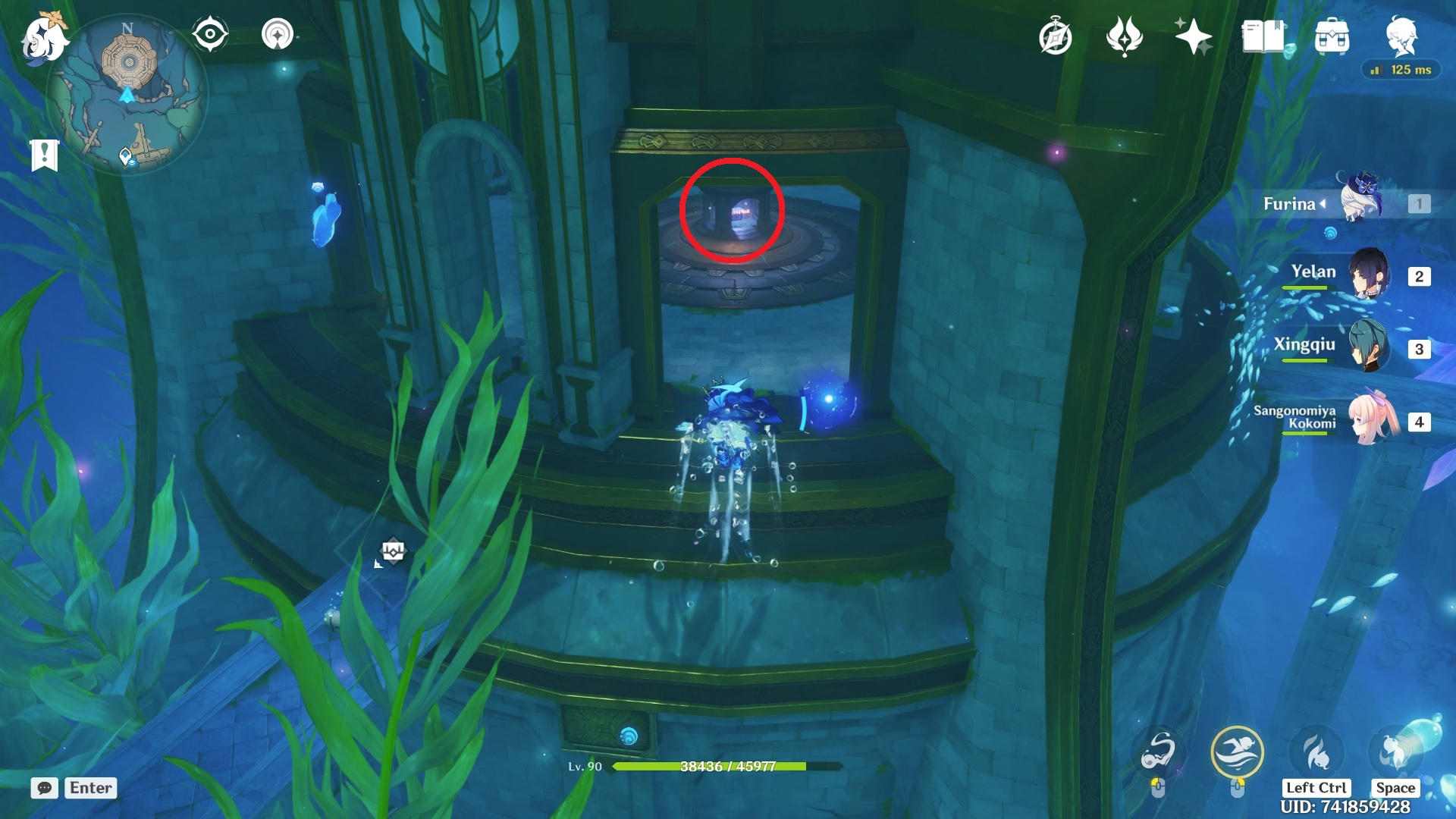The height and width of the screenshot is (819, 1456).
Task: Open the Inventory backpack icon
Action: point(1332,36)
